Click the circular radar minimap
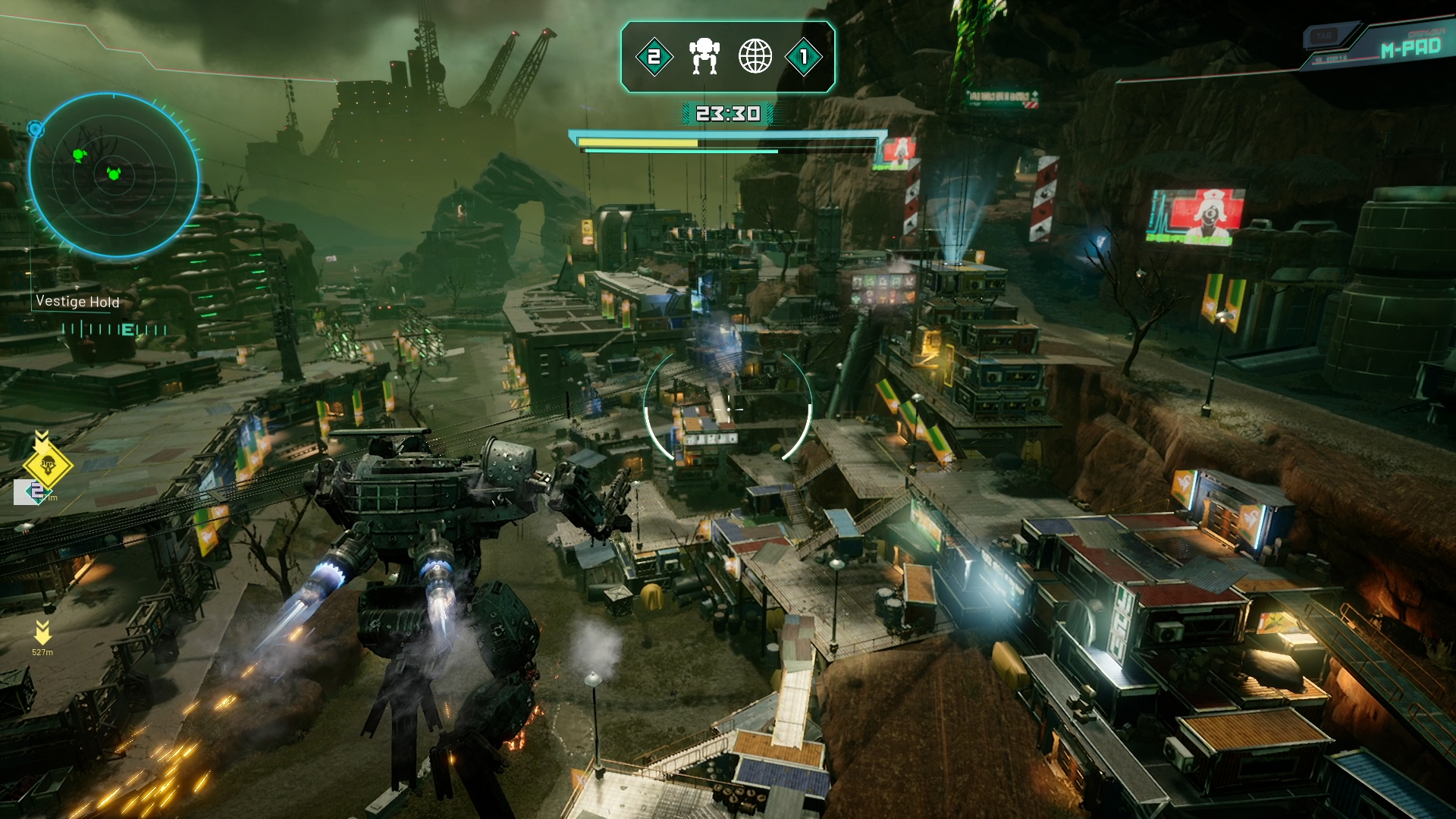The image size is (1456, 819). 114,174
